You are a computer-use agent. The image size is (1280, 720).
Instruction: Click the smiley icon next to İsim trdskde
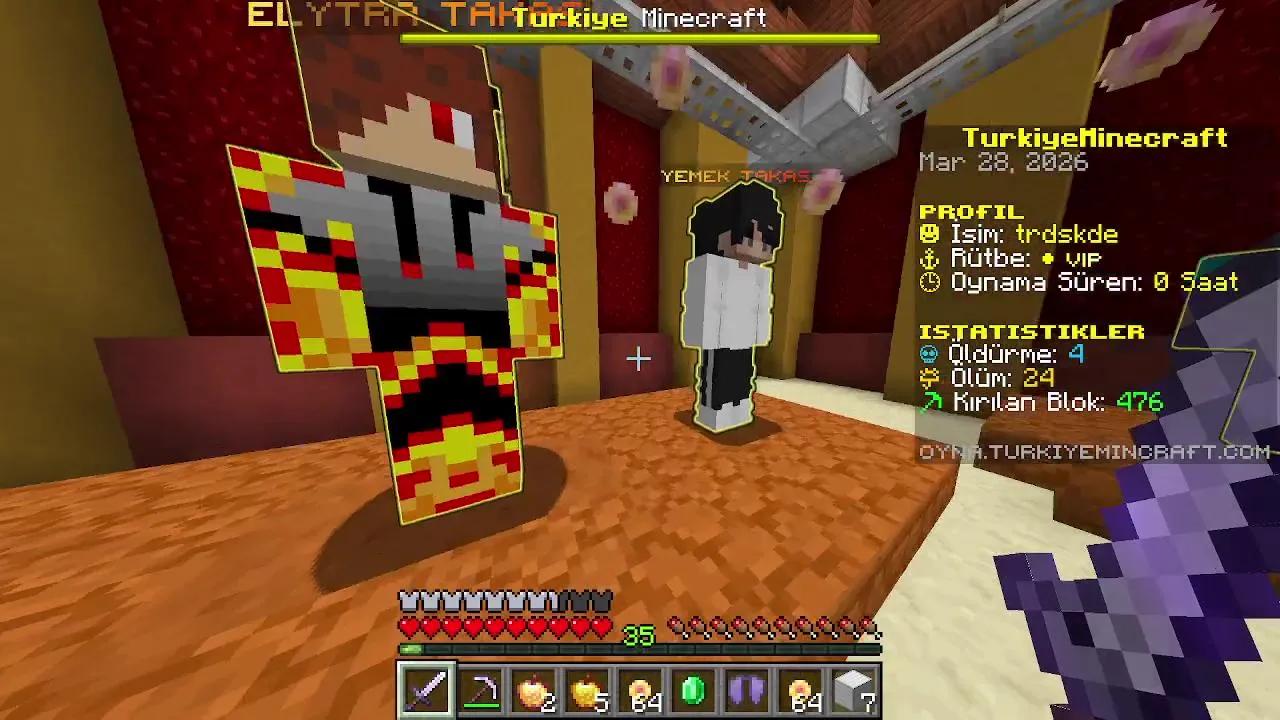click(x=928, y=234)
